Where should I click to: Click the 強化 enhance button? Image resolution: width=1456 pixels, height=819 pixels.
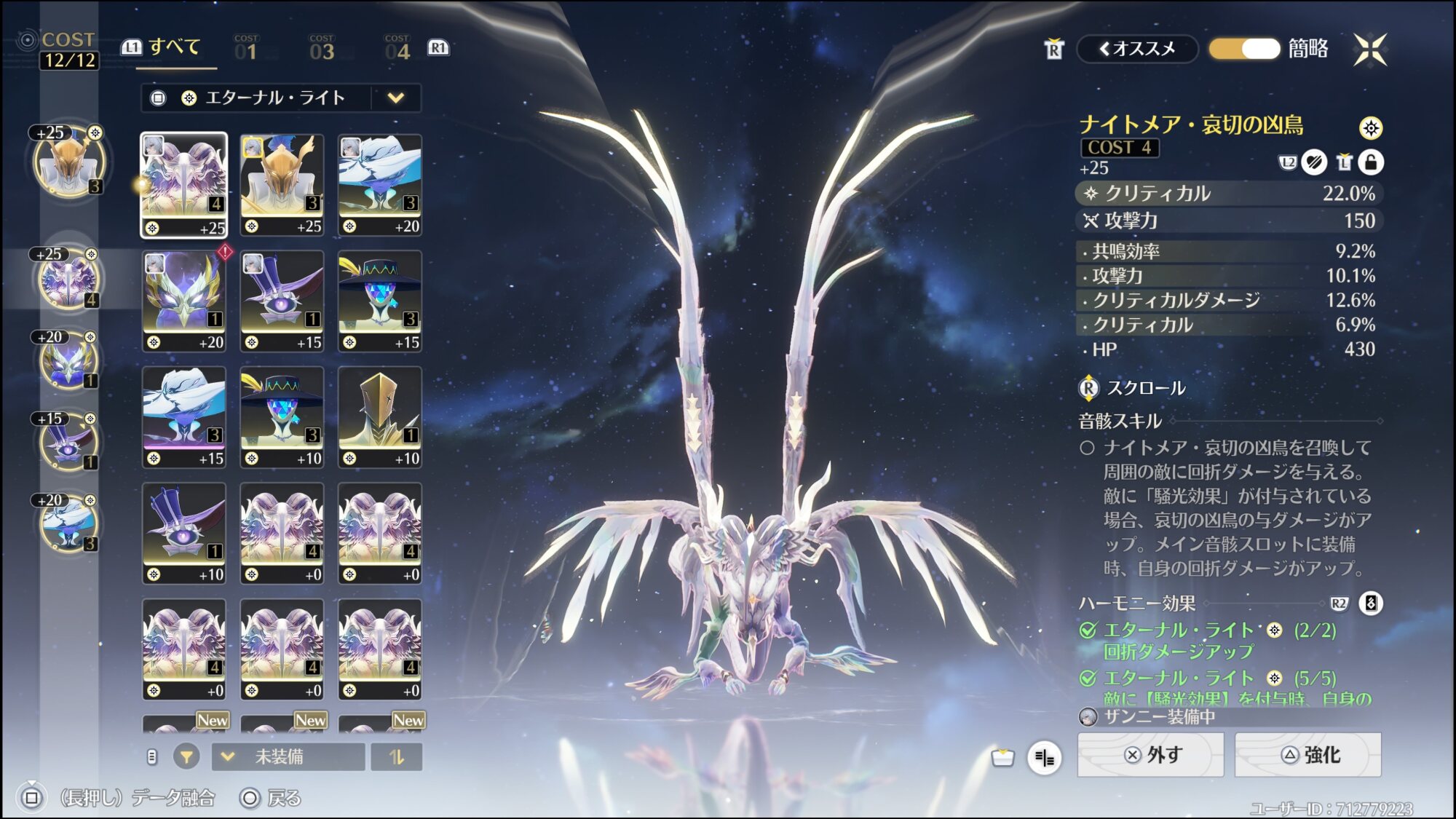pyautogui.click(x=1308, y=755)
